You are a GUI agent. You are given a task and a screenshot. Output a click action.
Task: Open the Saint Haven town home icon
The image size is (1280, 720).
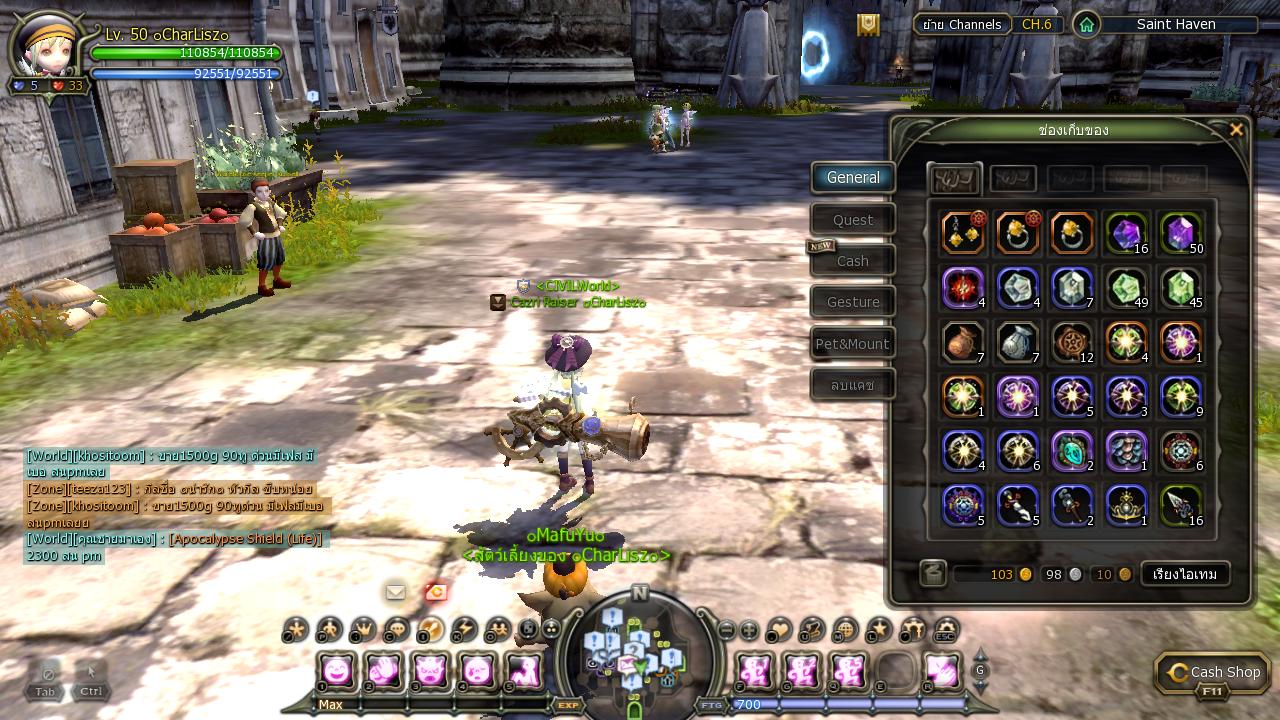[x=1086, y=24]
